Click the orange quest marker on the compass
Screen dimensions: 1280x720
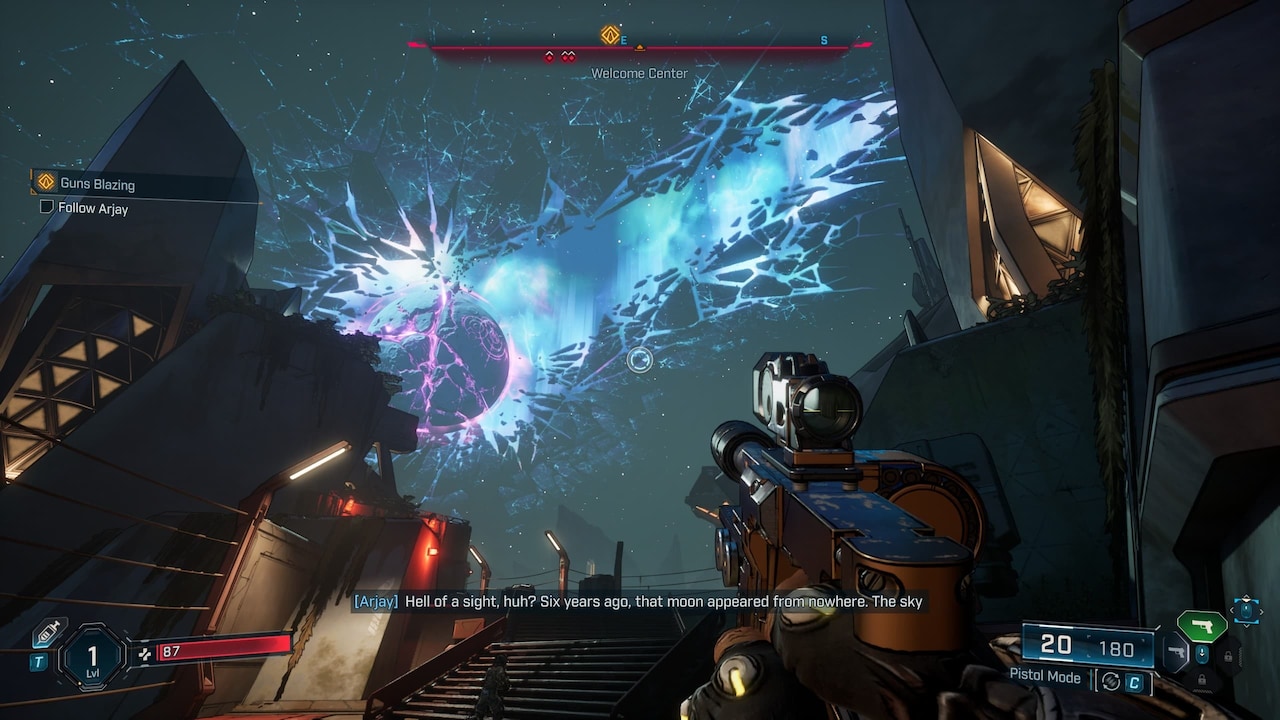click(609, 36)
